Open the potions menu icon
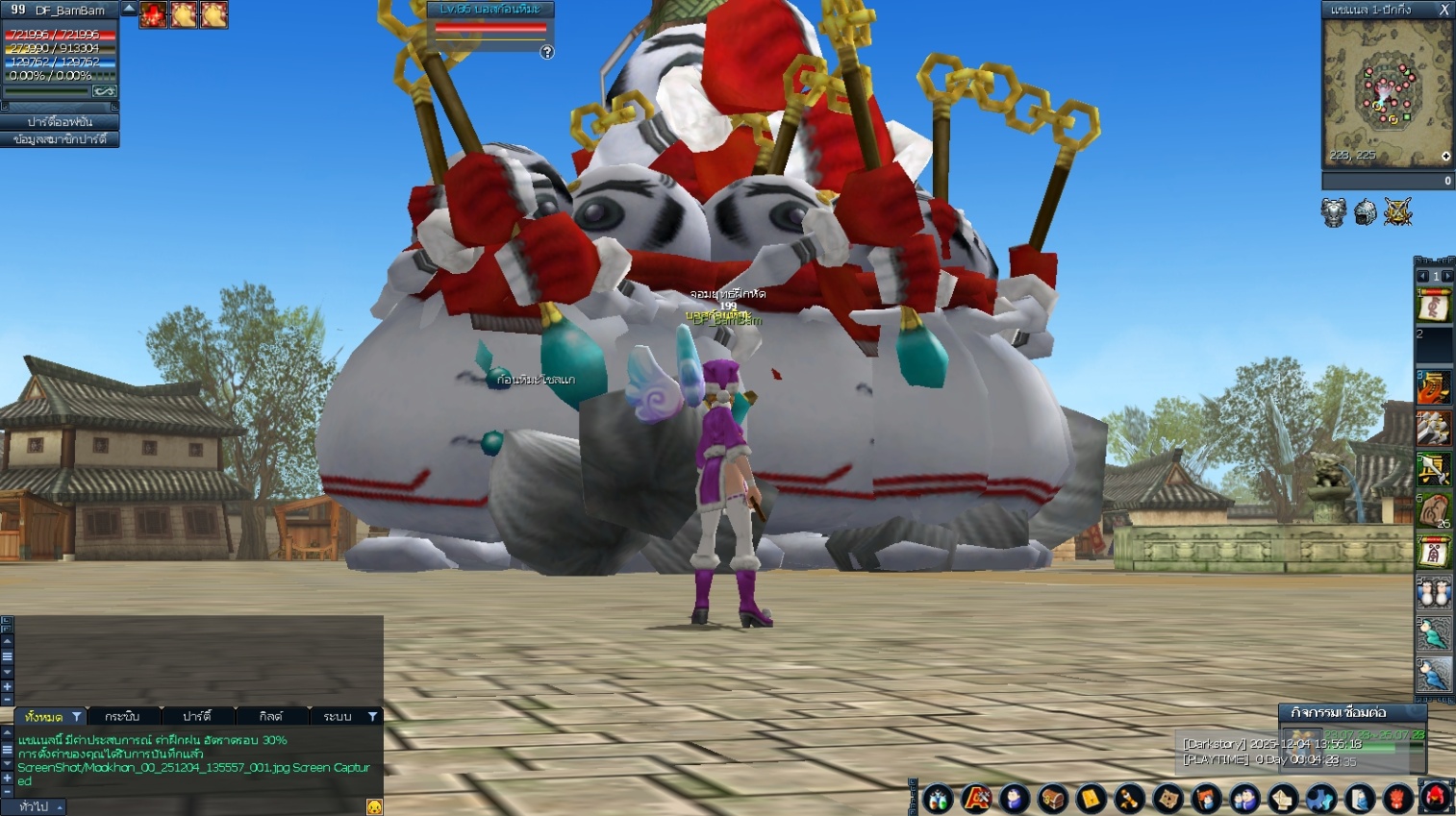1456x816 pixels. pyautogui.click(x=938, y=799)
